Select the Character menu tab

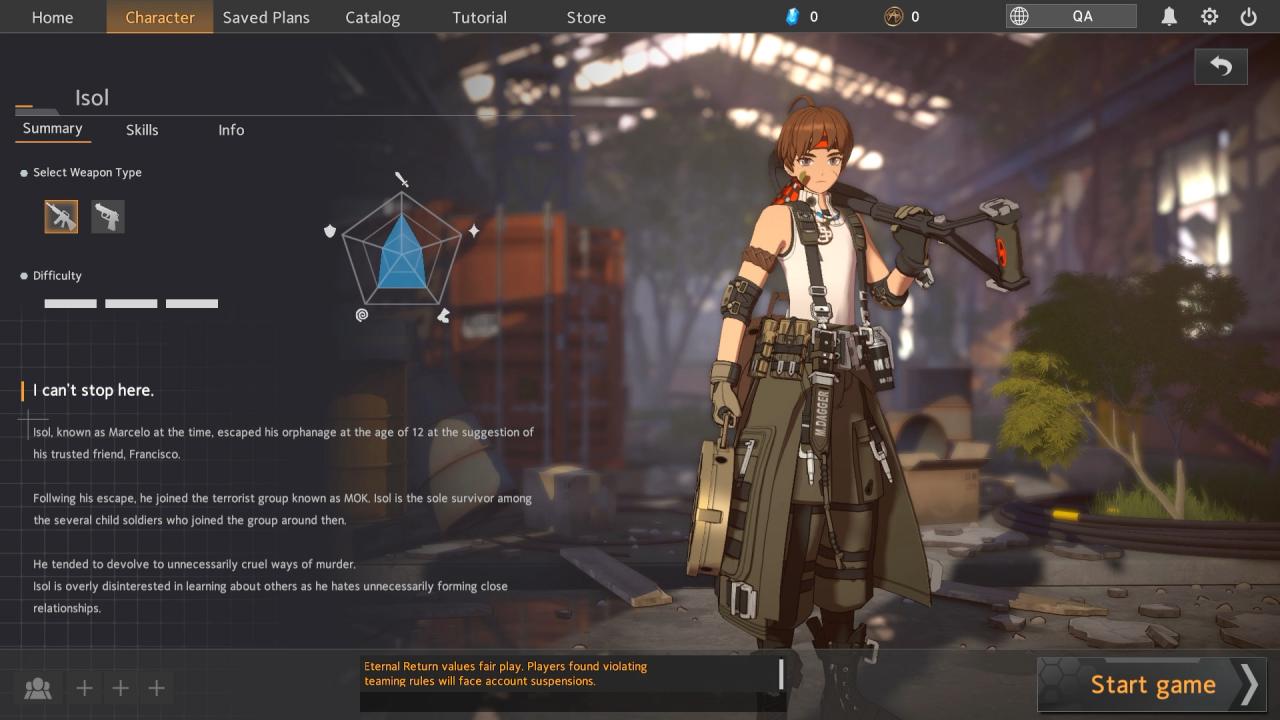pos(160,17)
